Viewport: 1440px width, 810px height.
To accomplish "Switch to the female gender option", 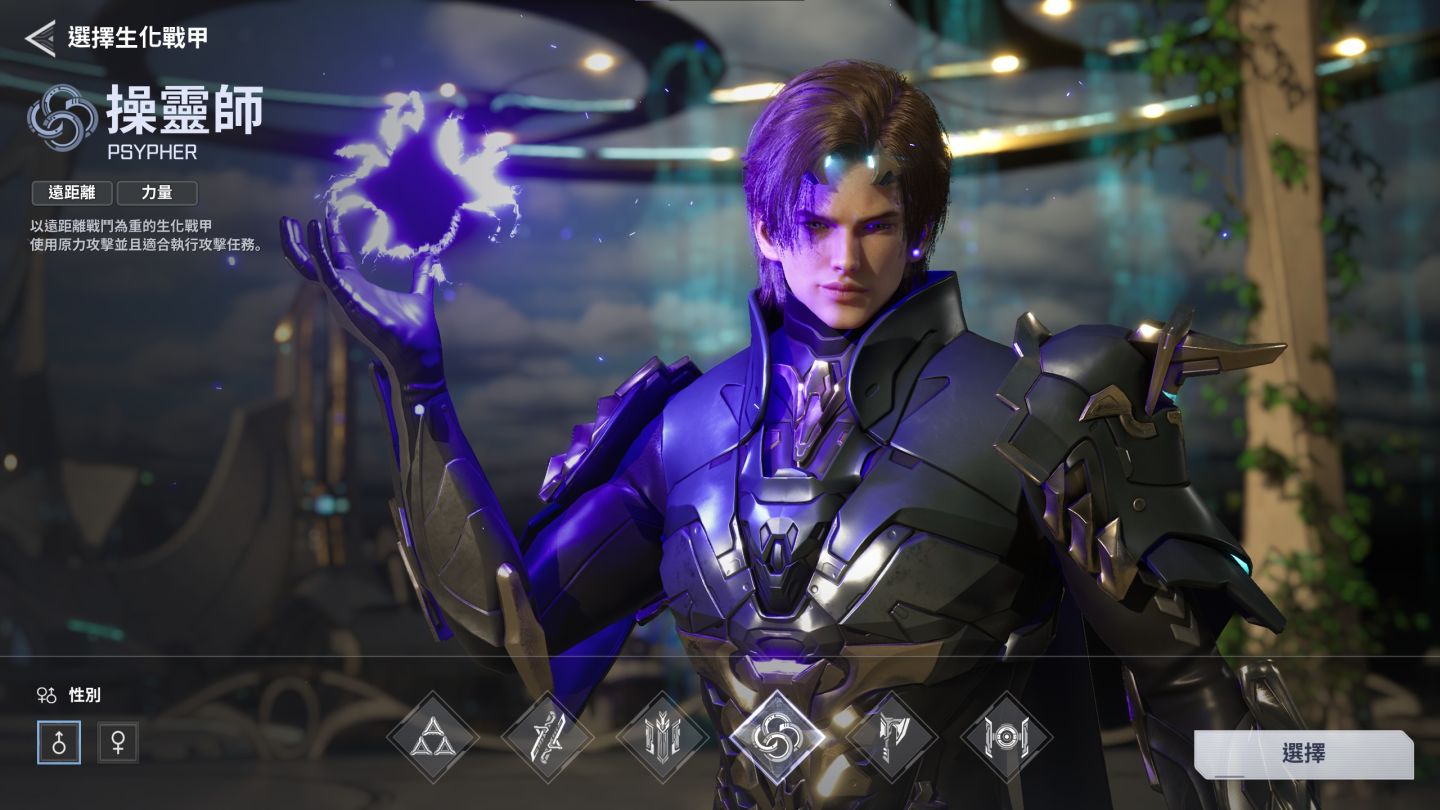I will pyautogui.click(x=118, y=742).
